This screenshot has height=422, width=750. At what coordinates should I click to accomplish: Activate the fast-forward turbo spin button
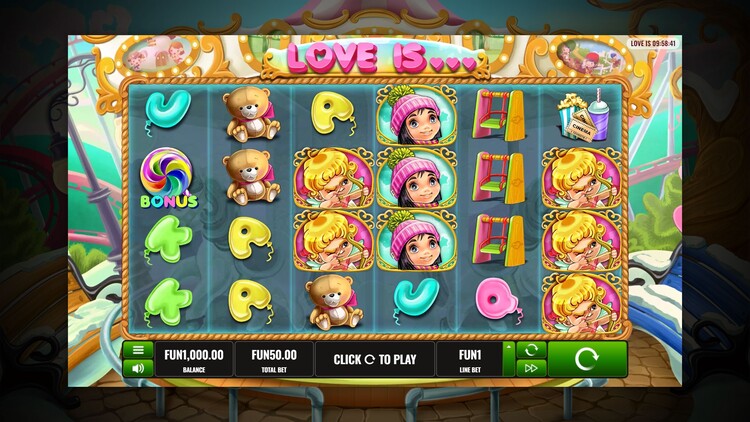[x=531, y=368]
